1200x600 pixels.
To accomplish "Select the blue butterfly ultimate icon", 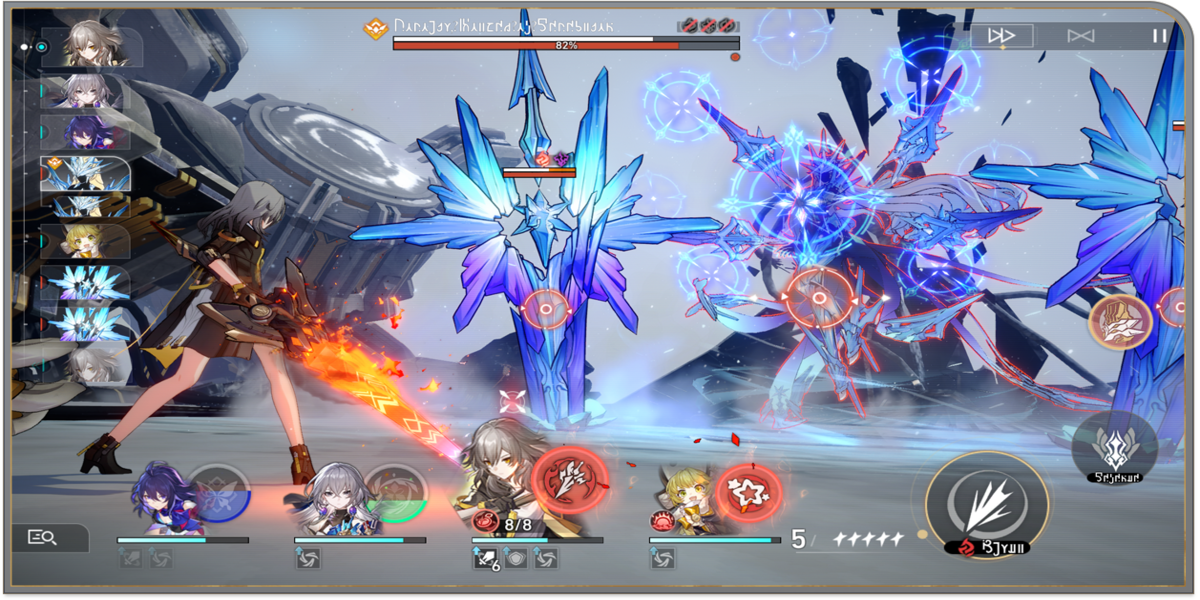I will pos(217,493).
